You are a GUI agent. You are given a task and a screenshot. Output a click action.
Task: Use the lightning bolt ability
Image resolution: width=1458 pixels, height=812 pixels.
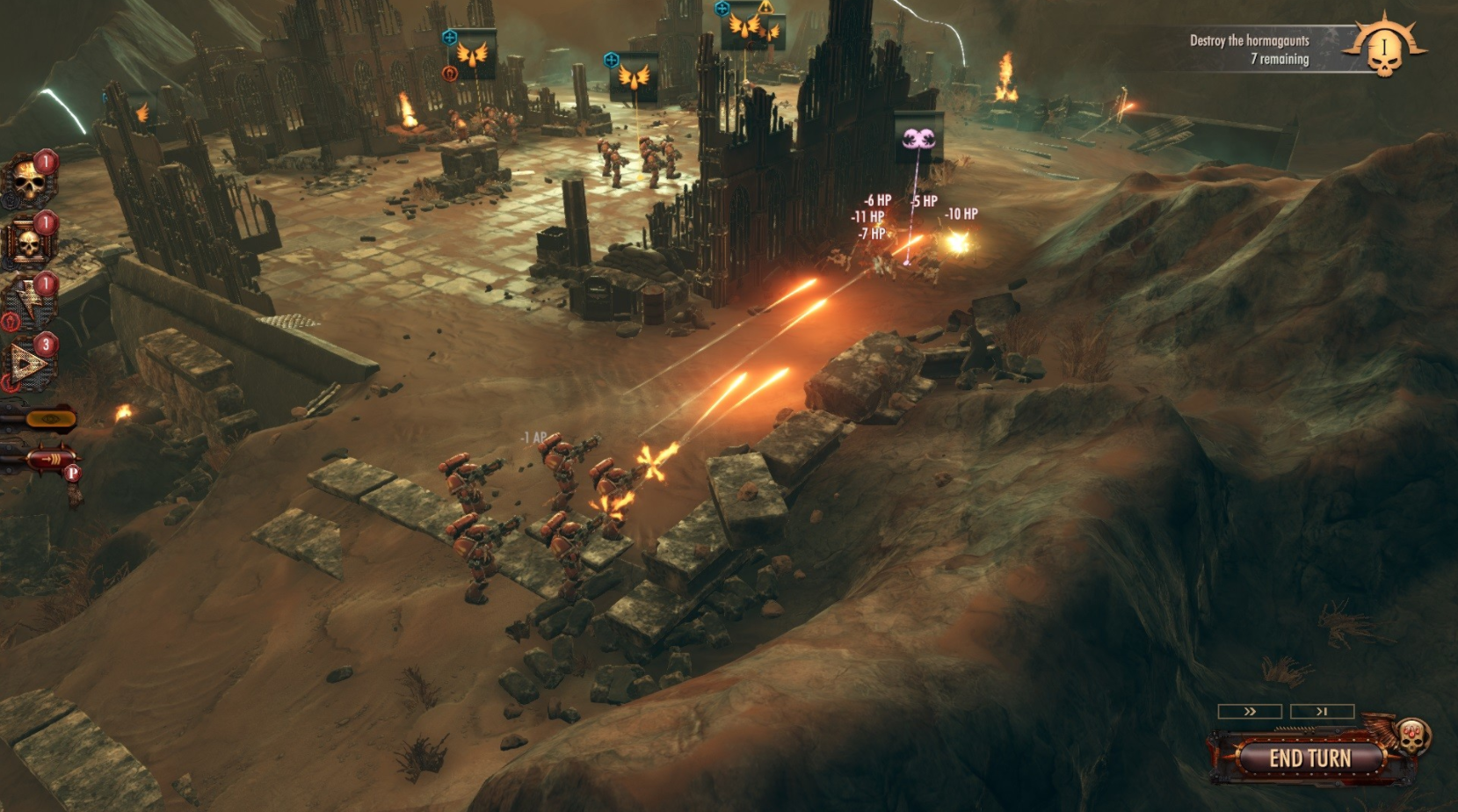click(x=30, y=301)
